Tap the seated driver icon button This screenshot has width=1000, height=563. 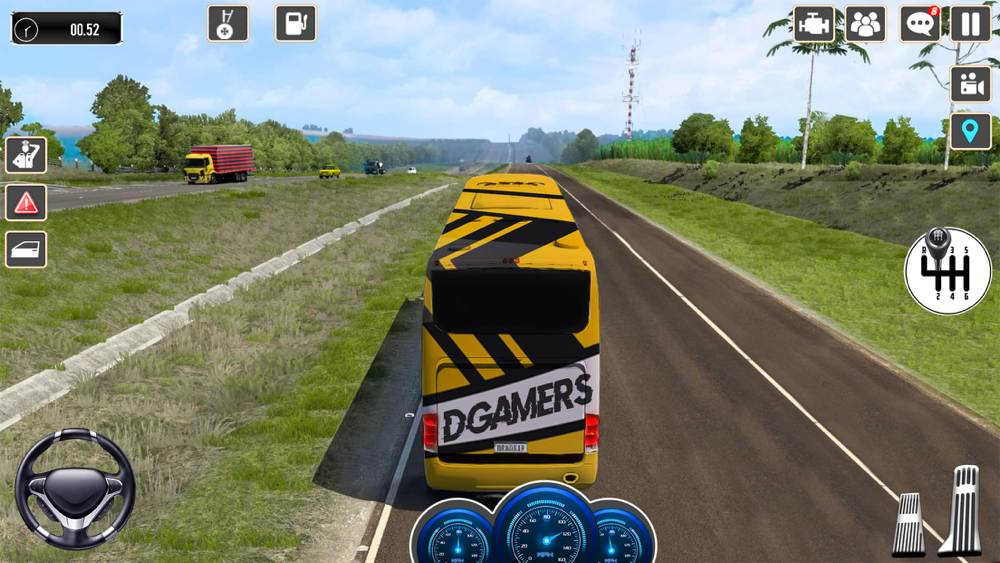click(26, 155)
